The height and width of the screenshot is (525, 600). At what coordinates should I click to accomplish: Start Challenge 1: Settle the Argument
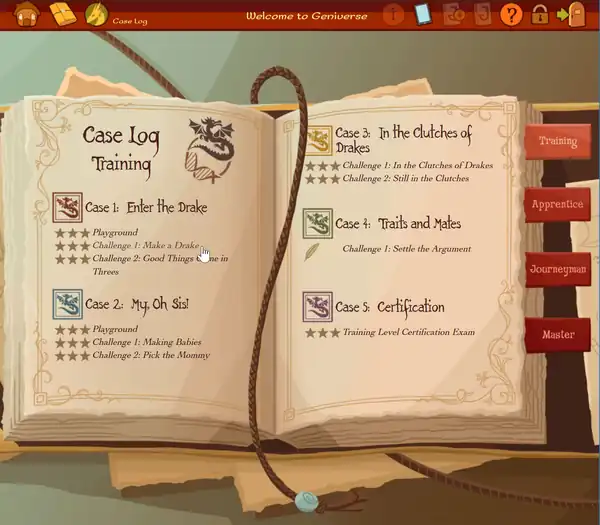pyautogui.click(x=406, y=249)
